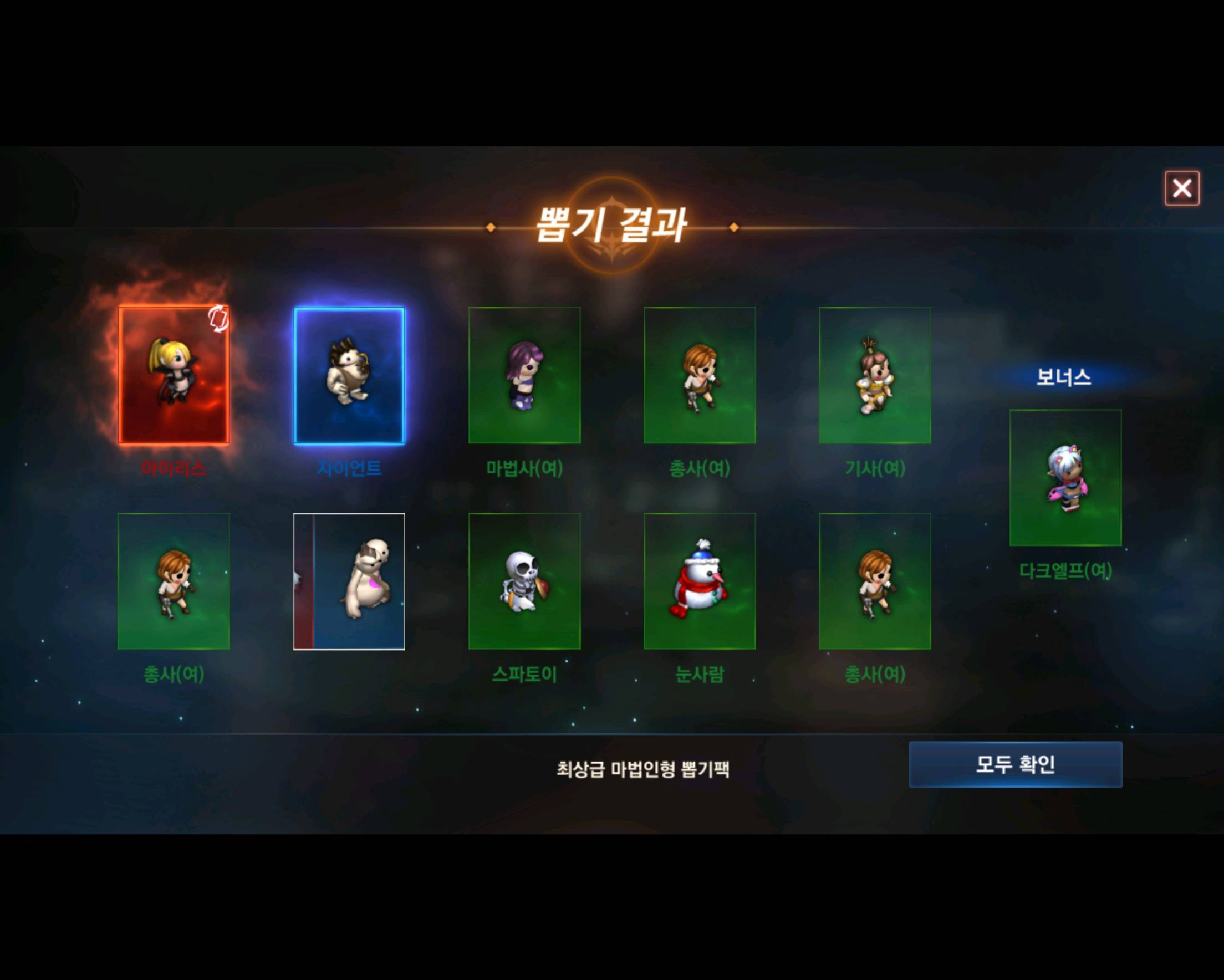This screenshot has width=1224, height=980.
Task: Click the 다크엘프(여) name label
Action: coord(1065,575)
